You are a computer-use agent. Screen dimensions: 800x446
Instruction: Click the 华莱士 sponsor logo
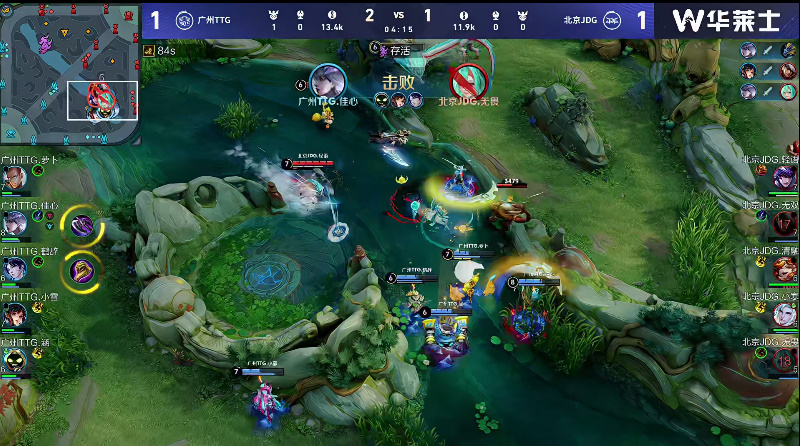(727, 20)
